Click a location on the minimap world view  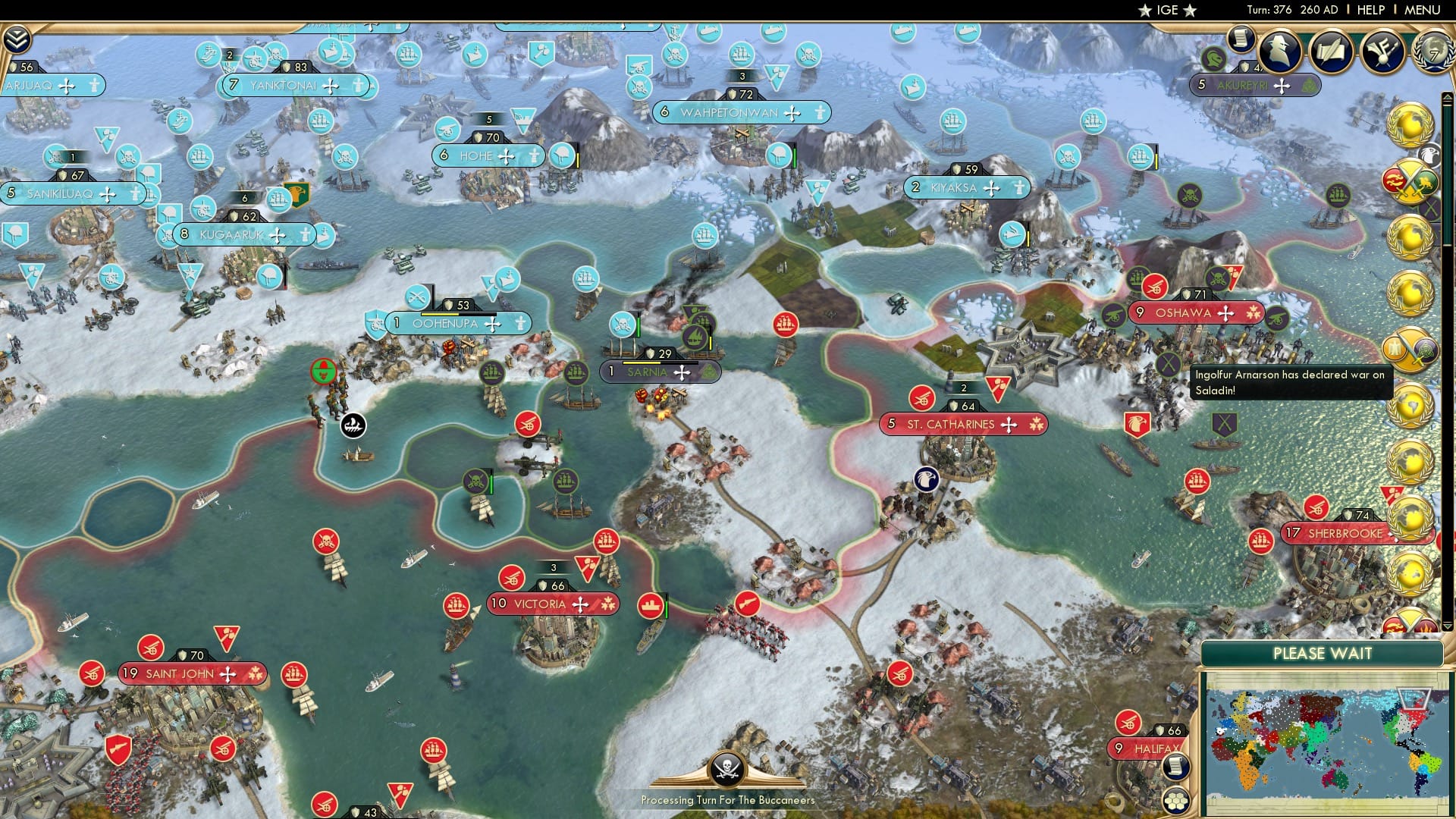(1335, 736)
